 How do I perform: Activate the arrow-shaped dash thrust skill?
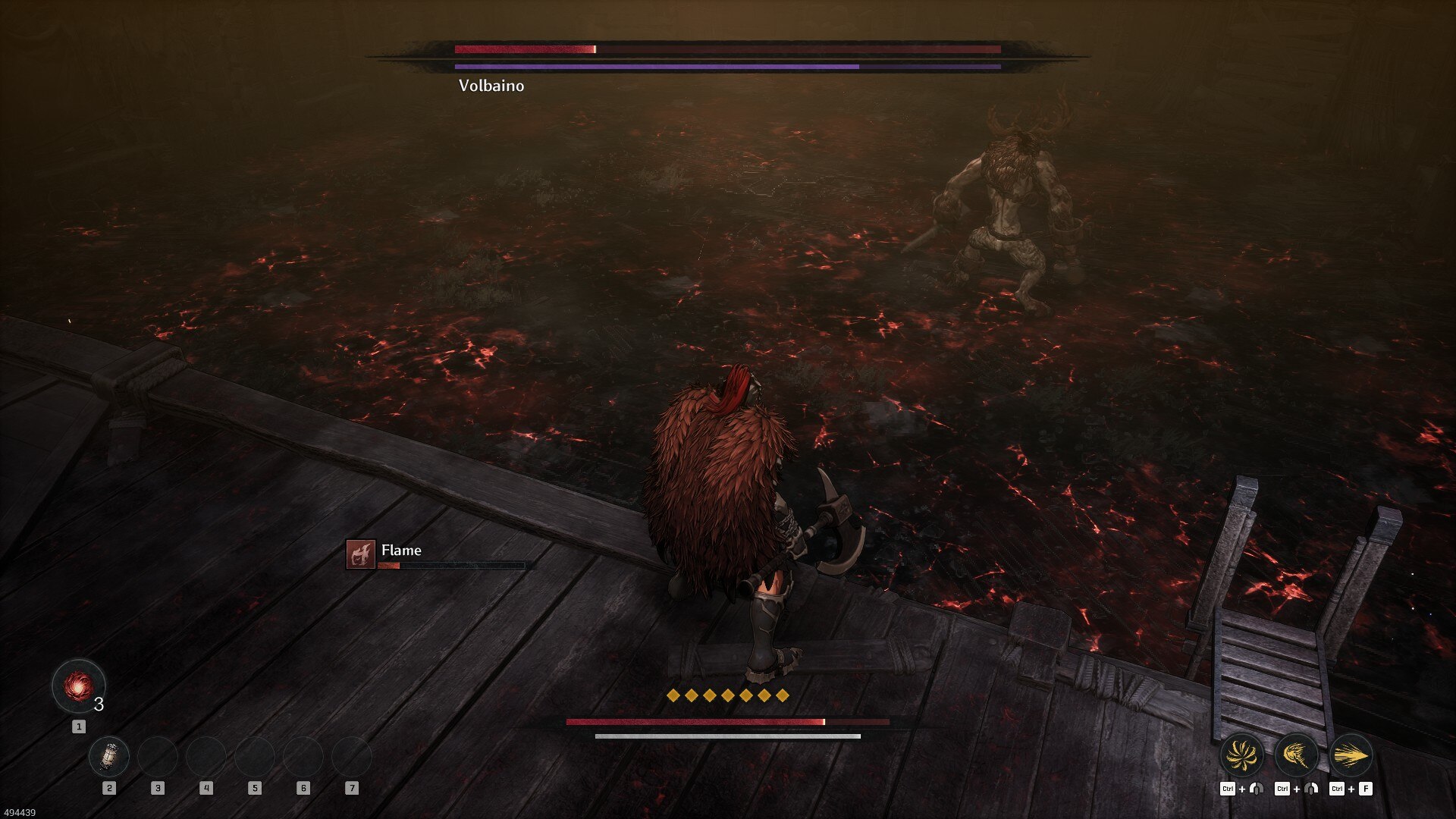(1351, 755)
